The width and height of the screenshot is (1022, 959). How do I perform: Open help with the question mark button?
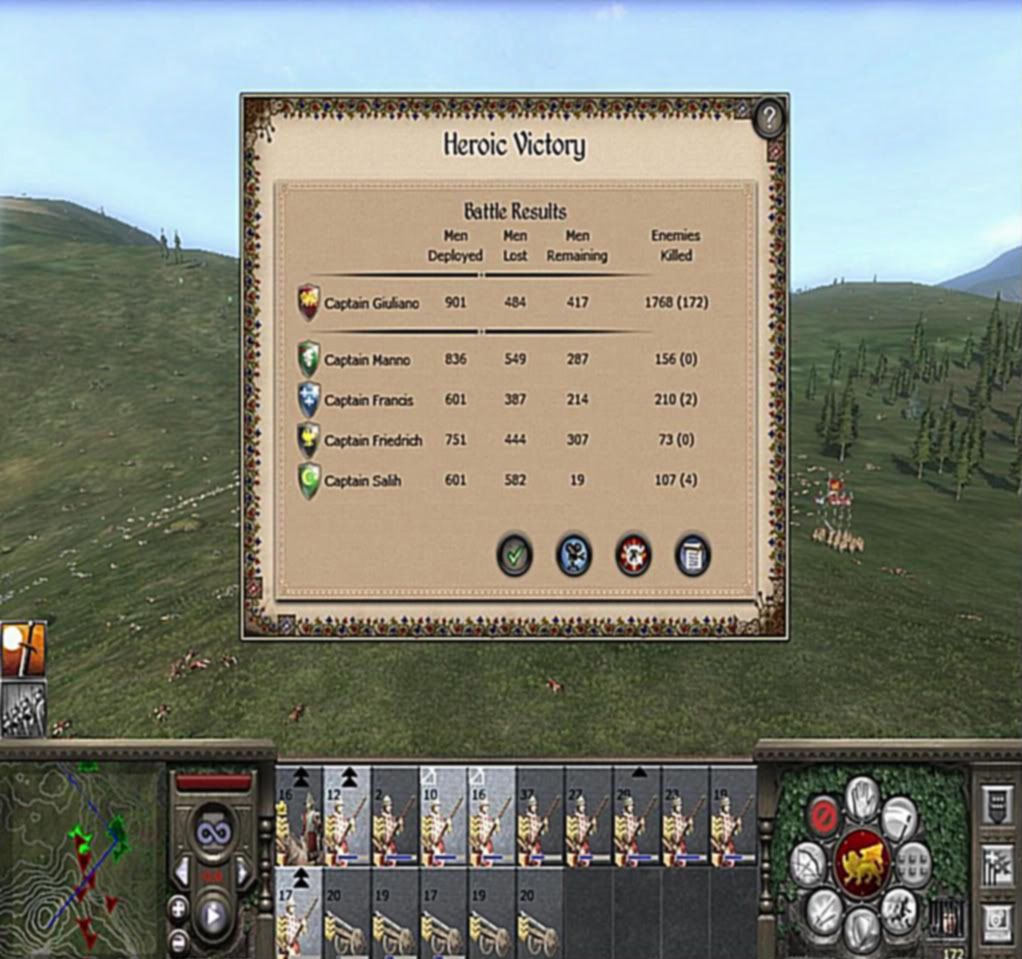coord(768,120)
